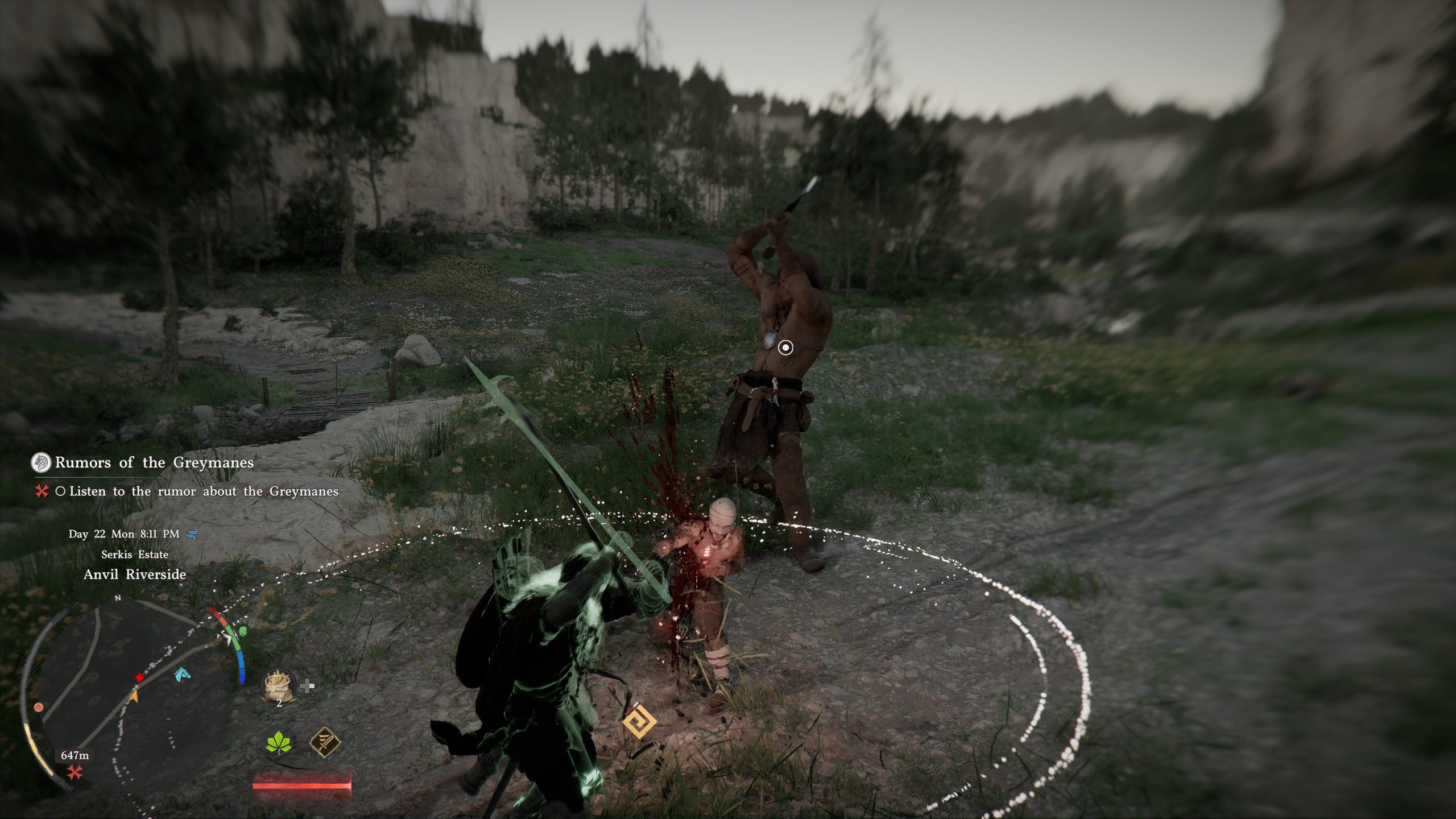Click the green head icon beside the minimap gauge

(243, 631)
